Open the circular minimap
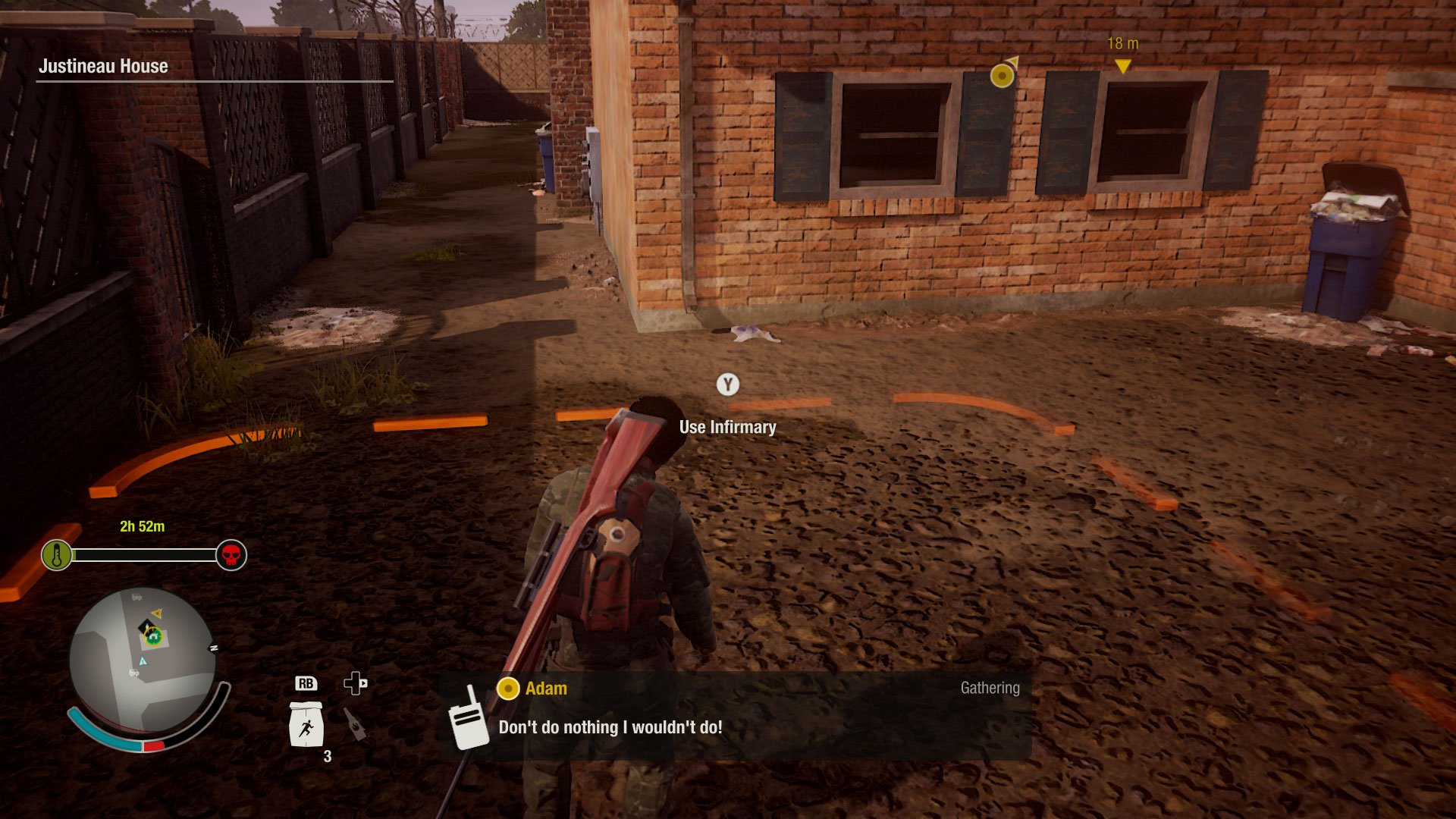1456x819 pixels. [143, 660]
